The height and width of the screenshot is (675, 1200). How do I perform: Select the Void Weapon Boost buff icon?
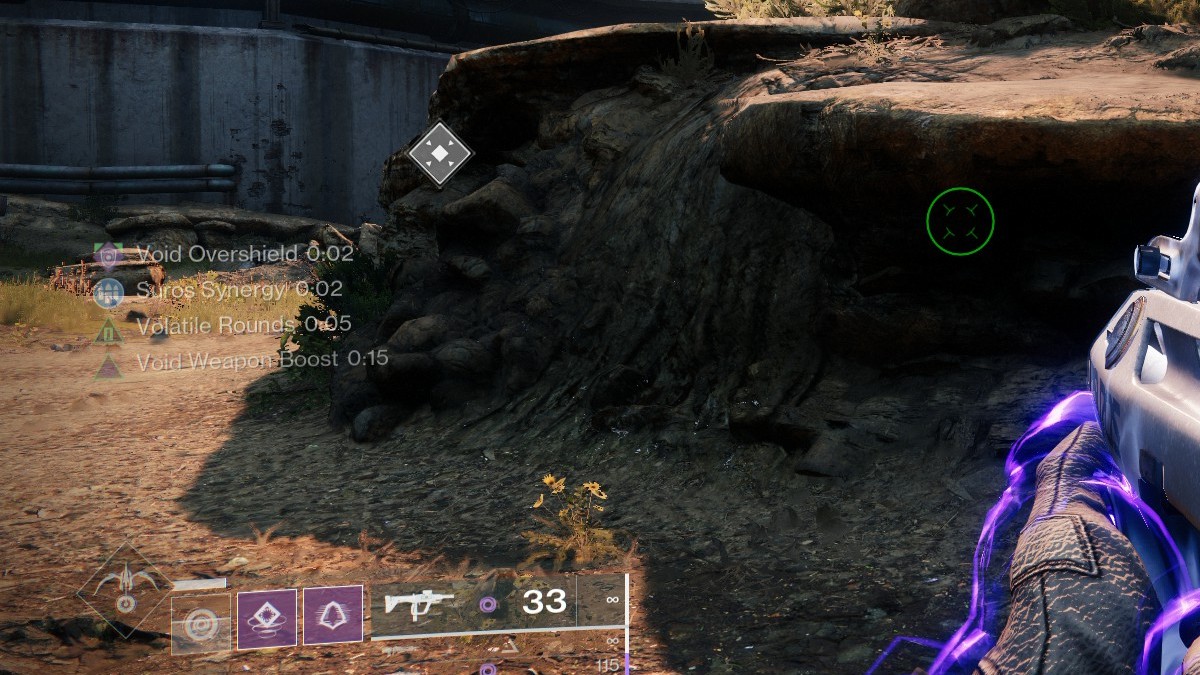coord(109,361)
